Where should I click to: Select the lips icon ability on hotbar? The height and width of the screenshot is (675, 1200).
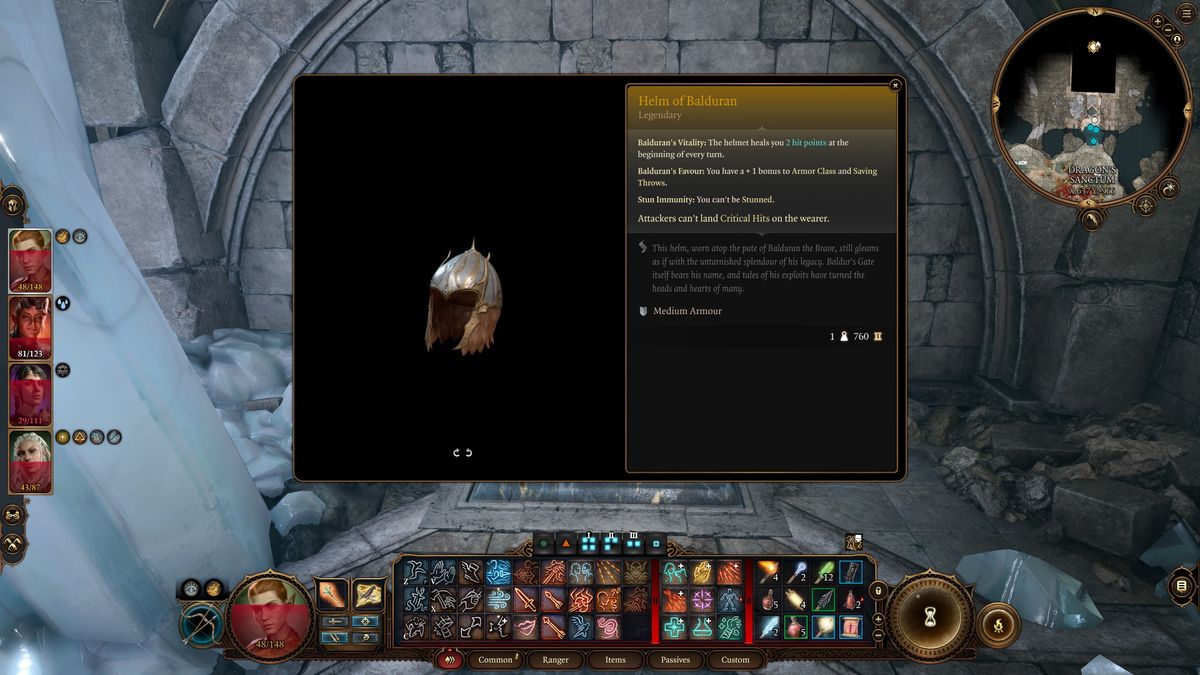526,627
